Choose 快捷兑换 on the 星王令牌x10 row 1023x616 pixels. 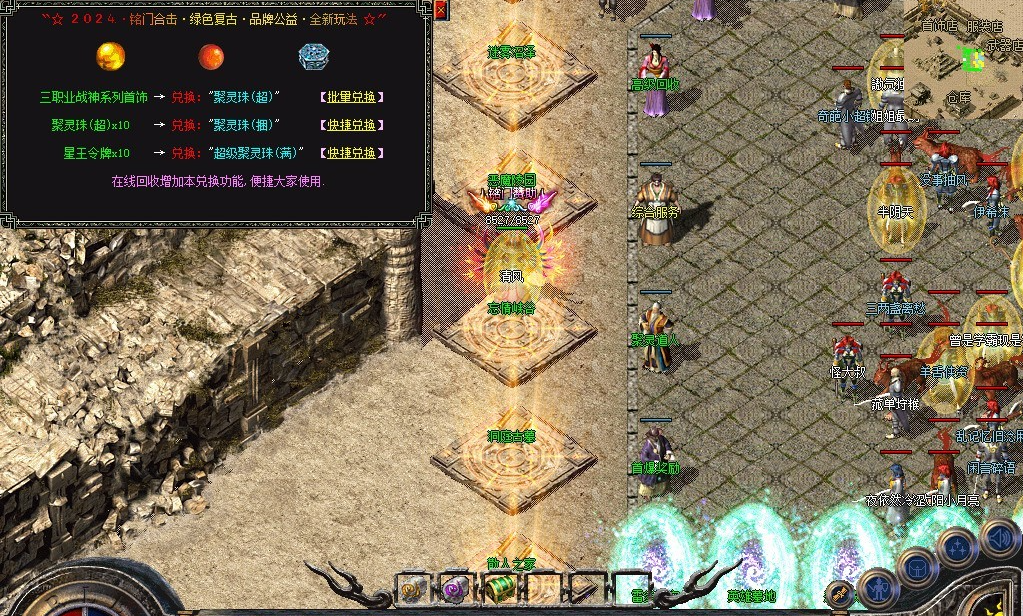[x=352, y=153]
